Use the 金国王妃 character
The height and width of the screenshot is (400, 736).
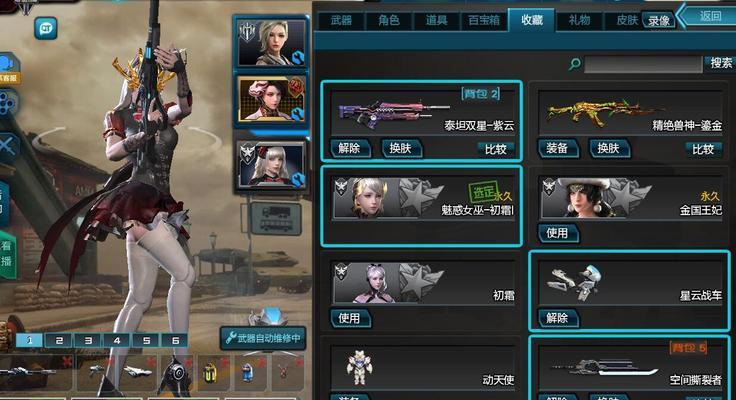click(x=557, y=233)
